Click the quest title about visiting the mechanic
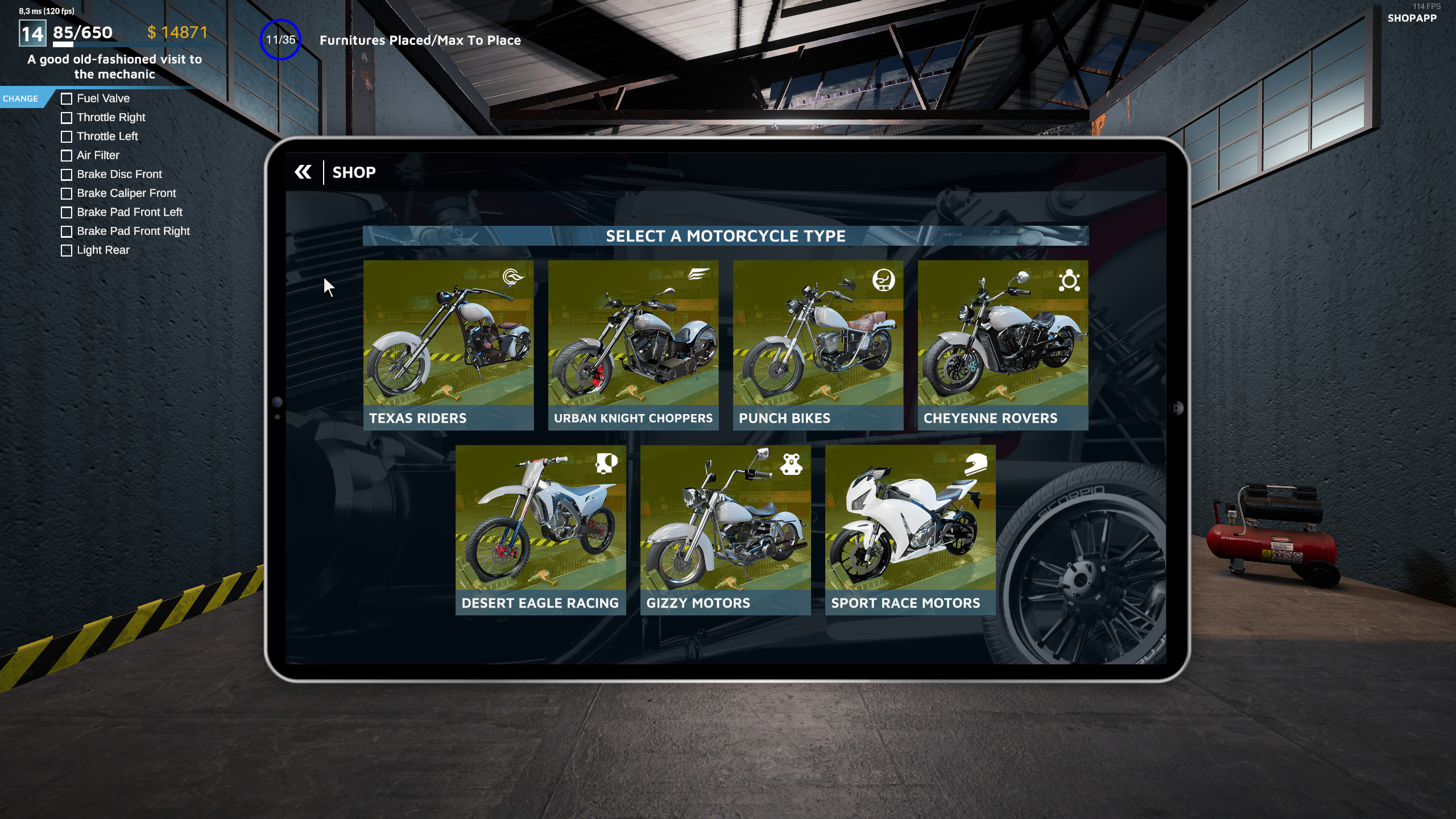This screenshot has height=819, width=1456. pyautogui.click(x=114, y=67)
